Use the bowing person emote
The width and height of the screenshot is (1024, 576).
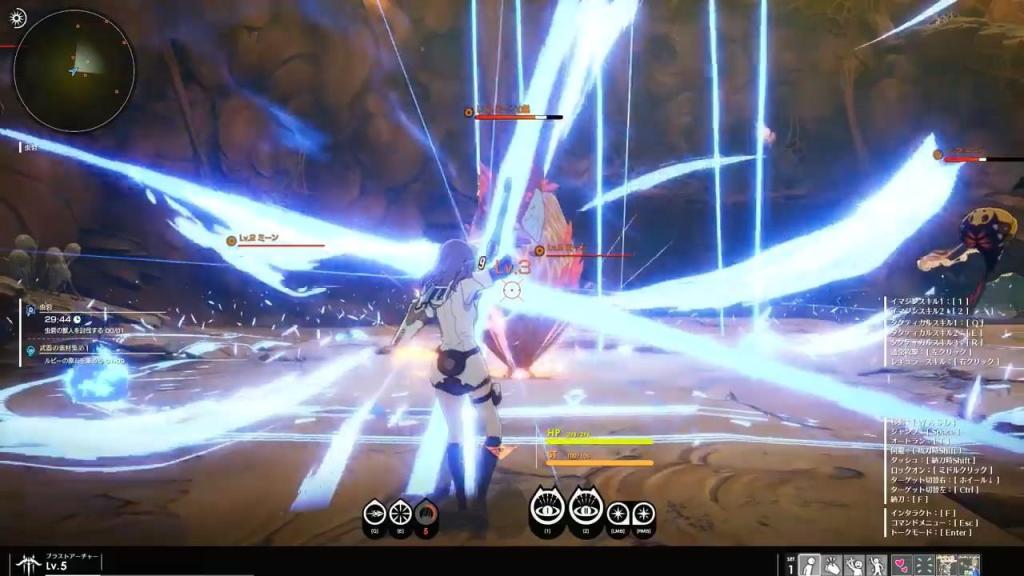(x=810, y=565)
